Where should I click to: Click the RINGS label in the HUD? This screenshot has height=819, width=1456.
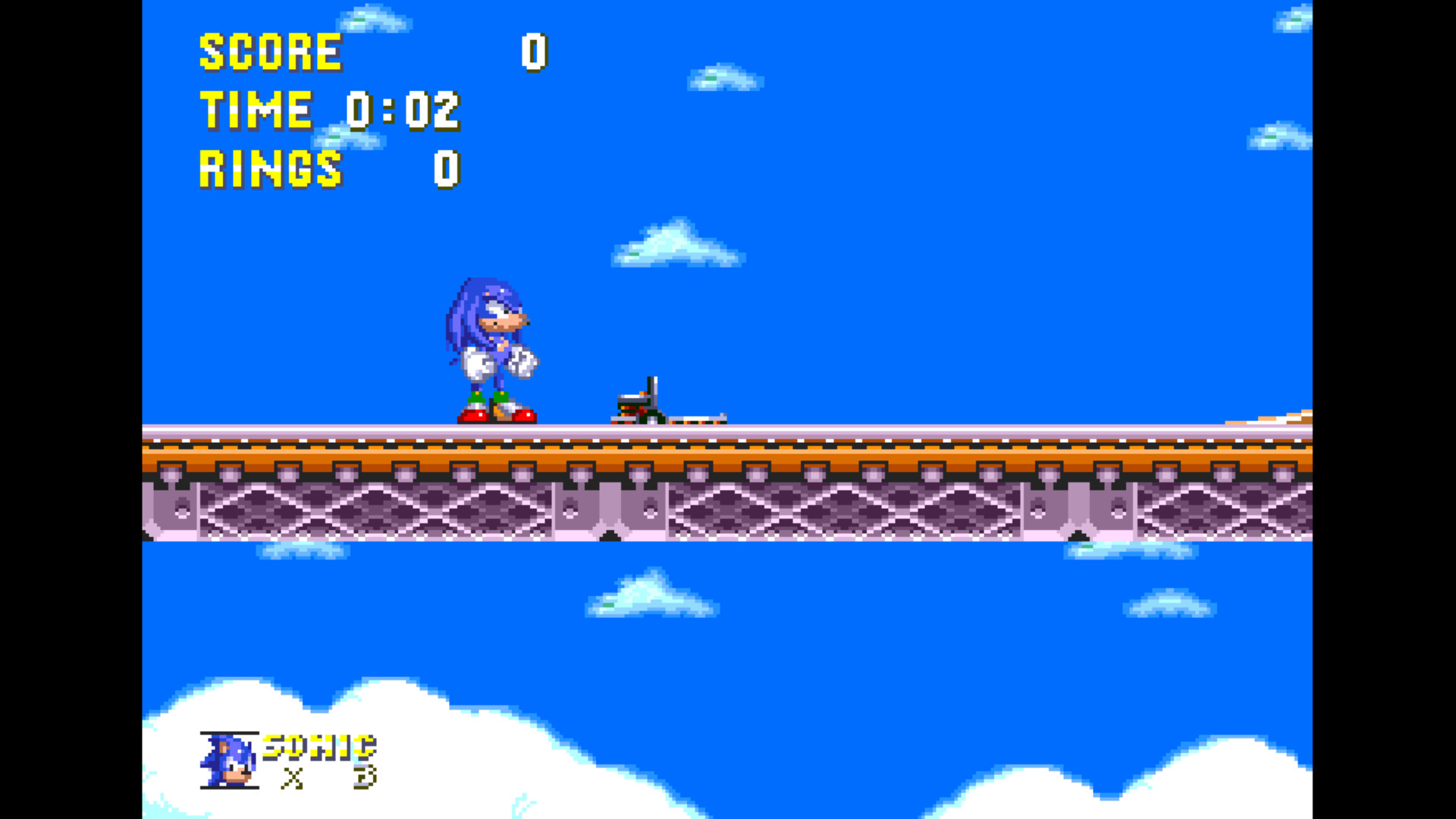click(269, 170)
